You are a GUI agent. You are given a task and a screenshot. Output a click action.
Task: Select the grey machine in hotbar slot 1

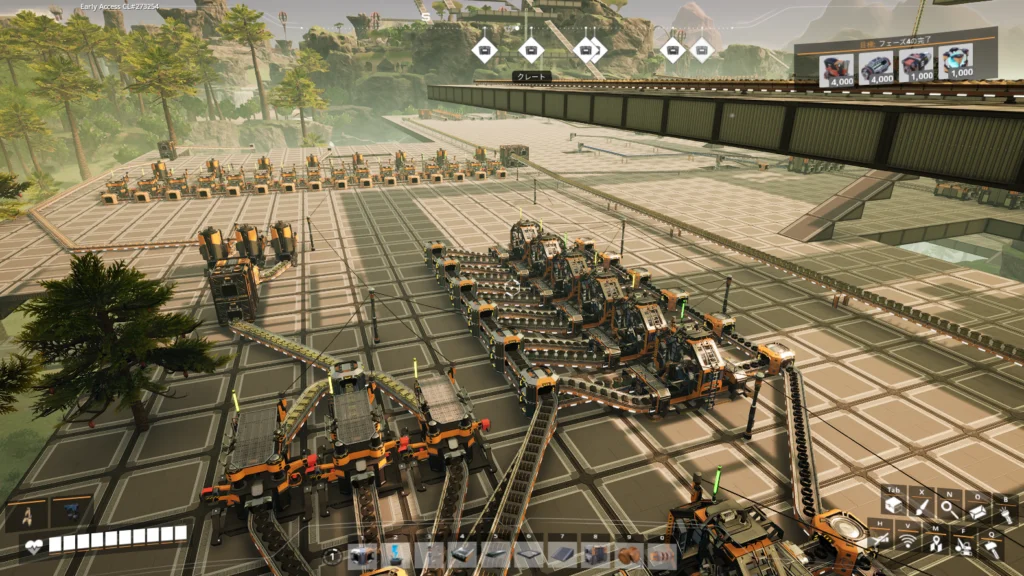(363, 555)
